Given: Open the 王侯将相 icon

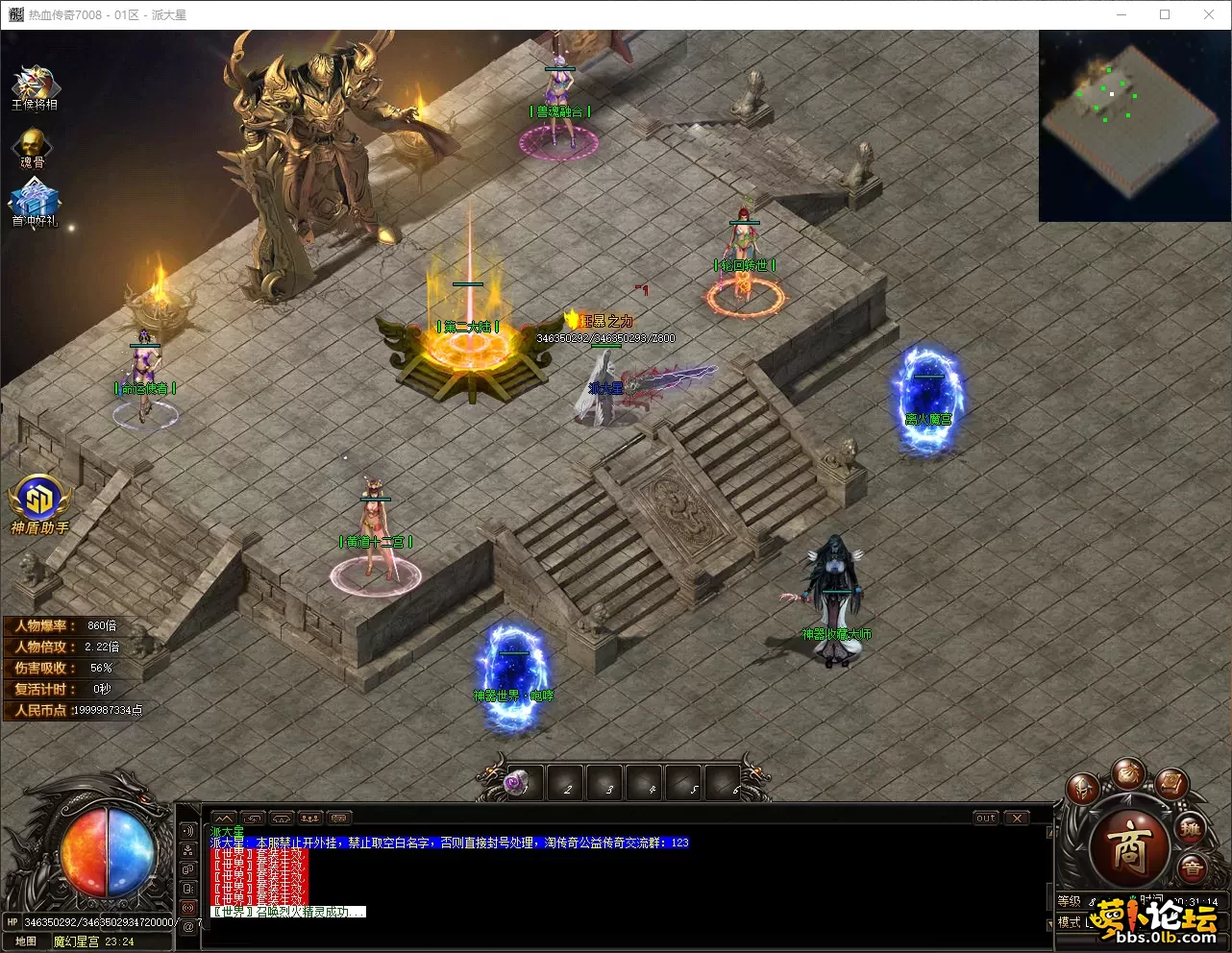Looking at the screenshot, I should (x=34, y=86).
